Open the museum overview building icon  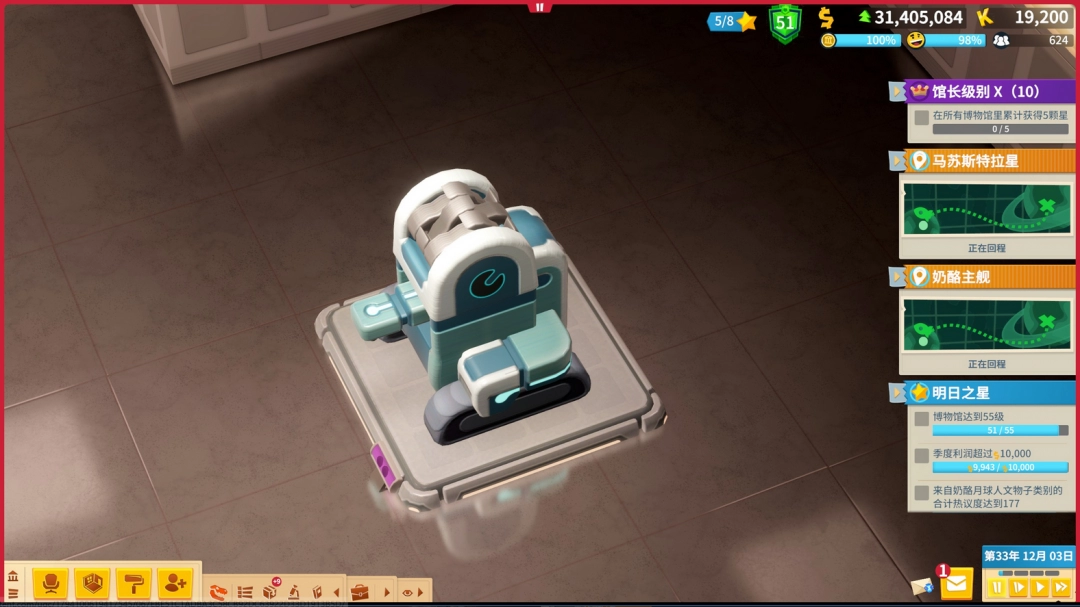pos(13,577)
